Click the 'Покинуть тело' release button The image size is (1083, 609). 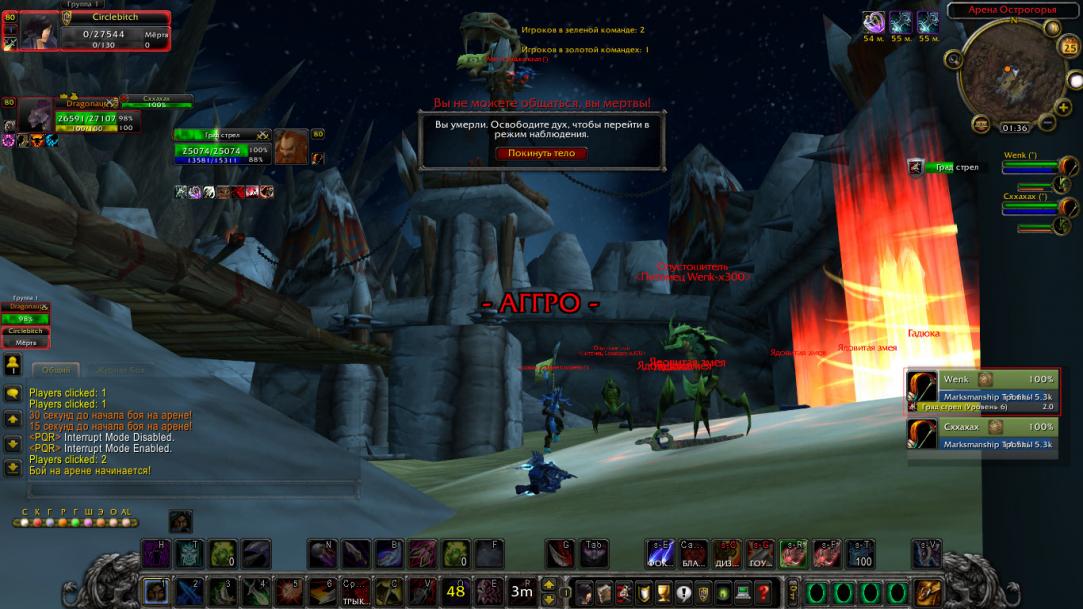click(x=541, y=153)
